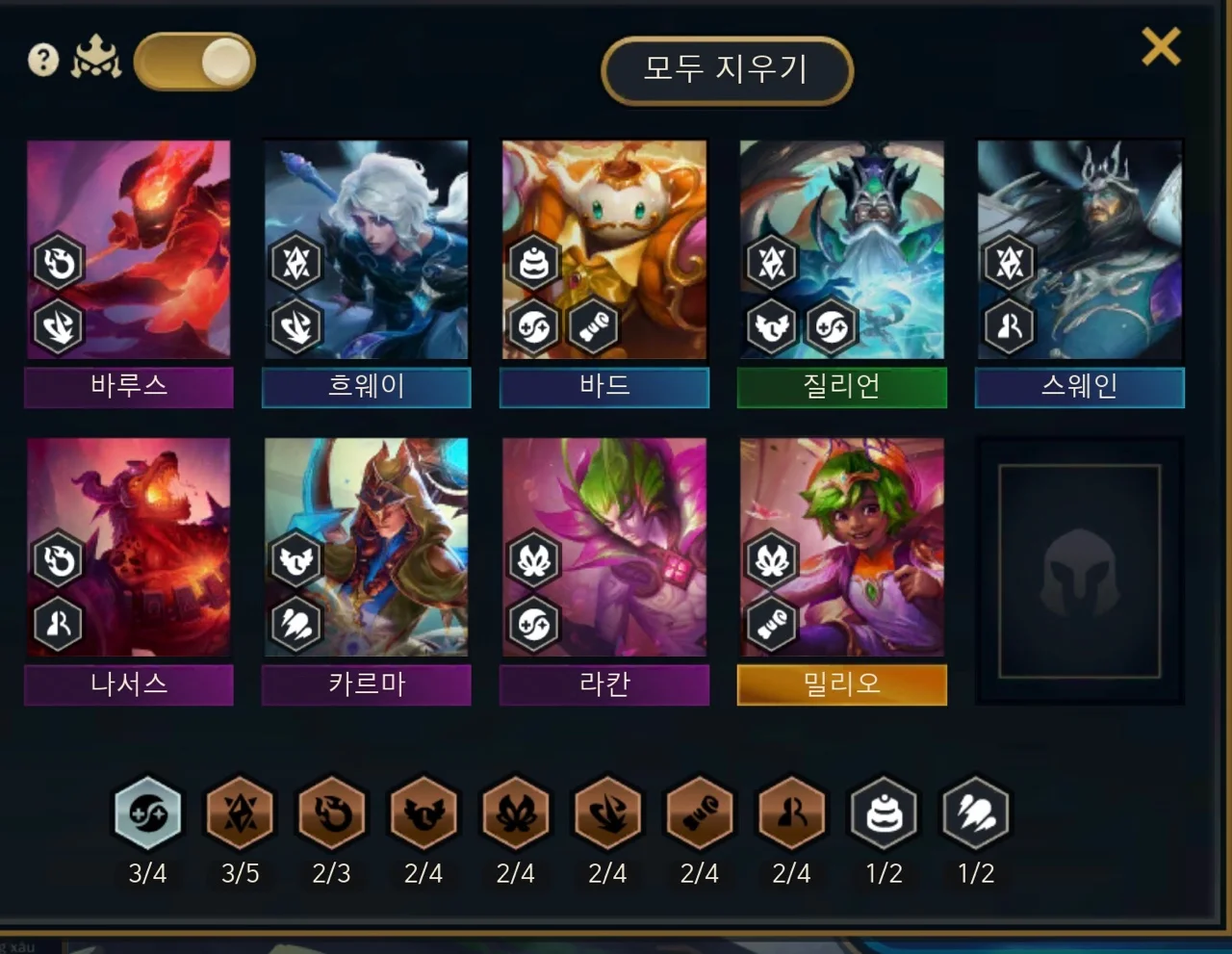The width and height of the screenshot is (1232, 954).
Task: Click the 2/4 scroll trait icon
Action: point(700,814)
